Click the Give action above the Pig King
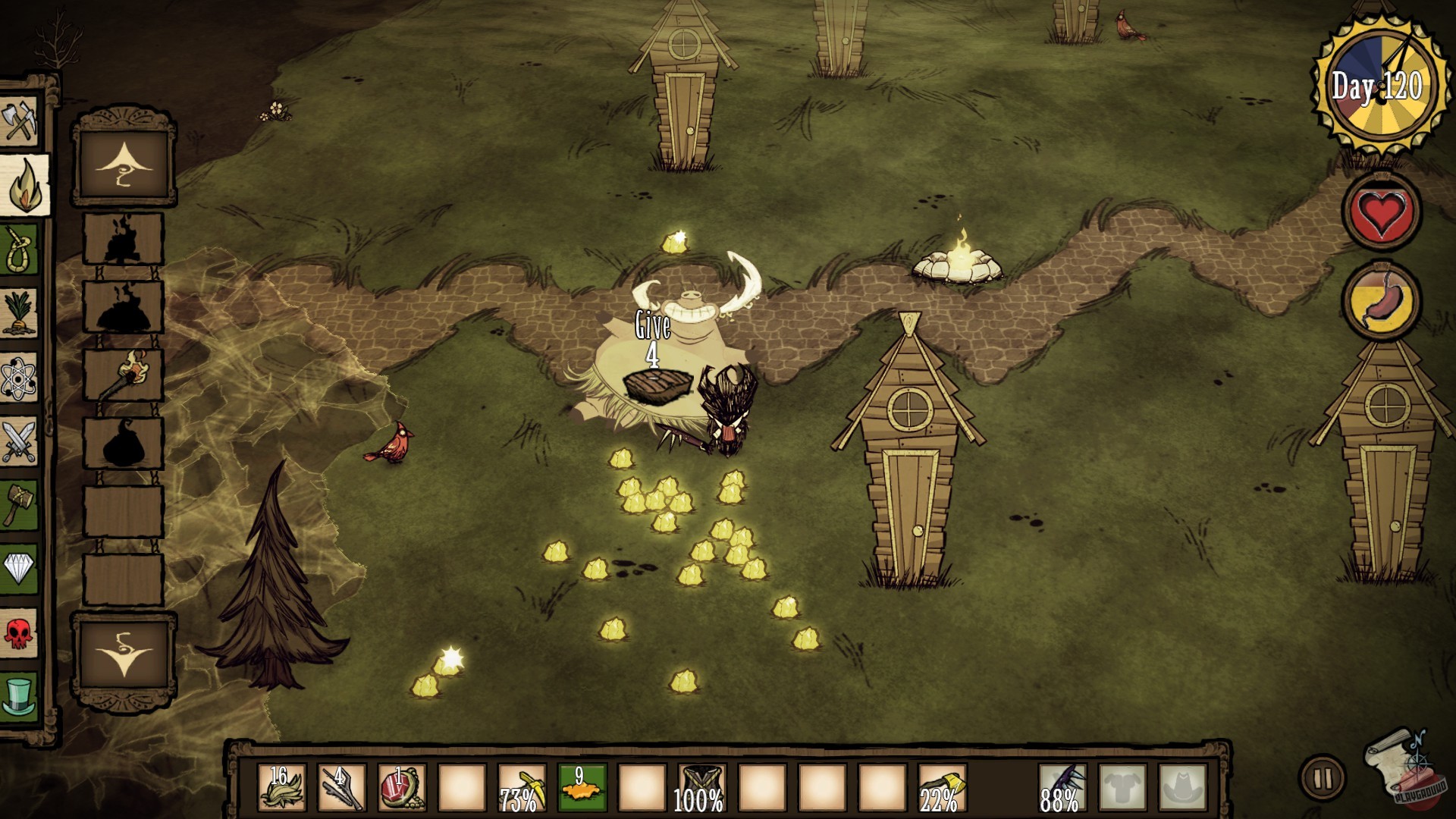The width and height of the screenshot is (1456, 819). pyautogui.click(x=652, y=326)
